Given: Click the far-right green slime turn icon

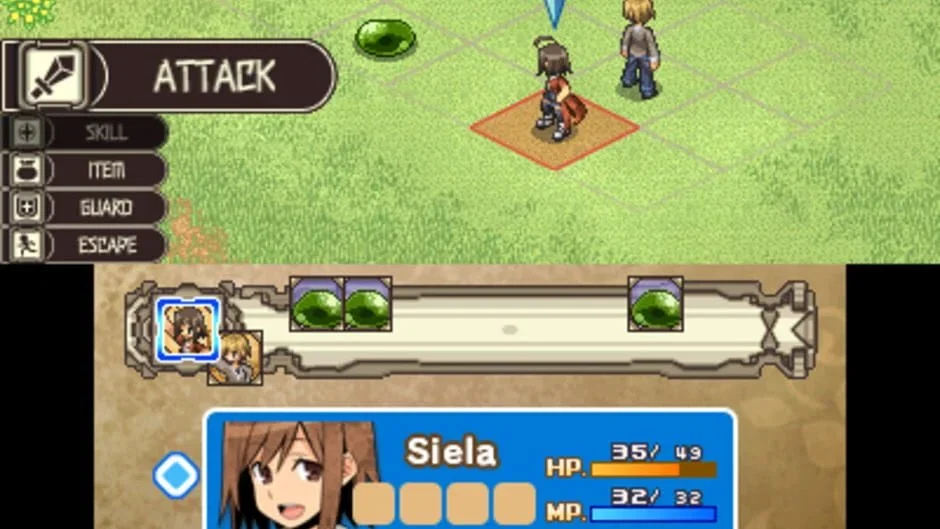Looking at the screenshot, I should pyautogui.click(x=655, y=304).
